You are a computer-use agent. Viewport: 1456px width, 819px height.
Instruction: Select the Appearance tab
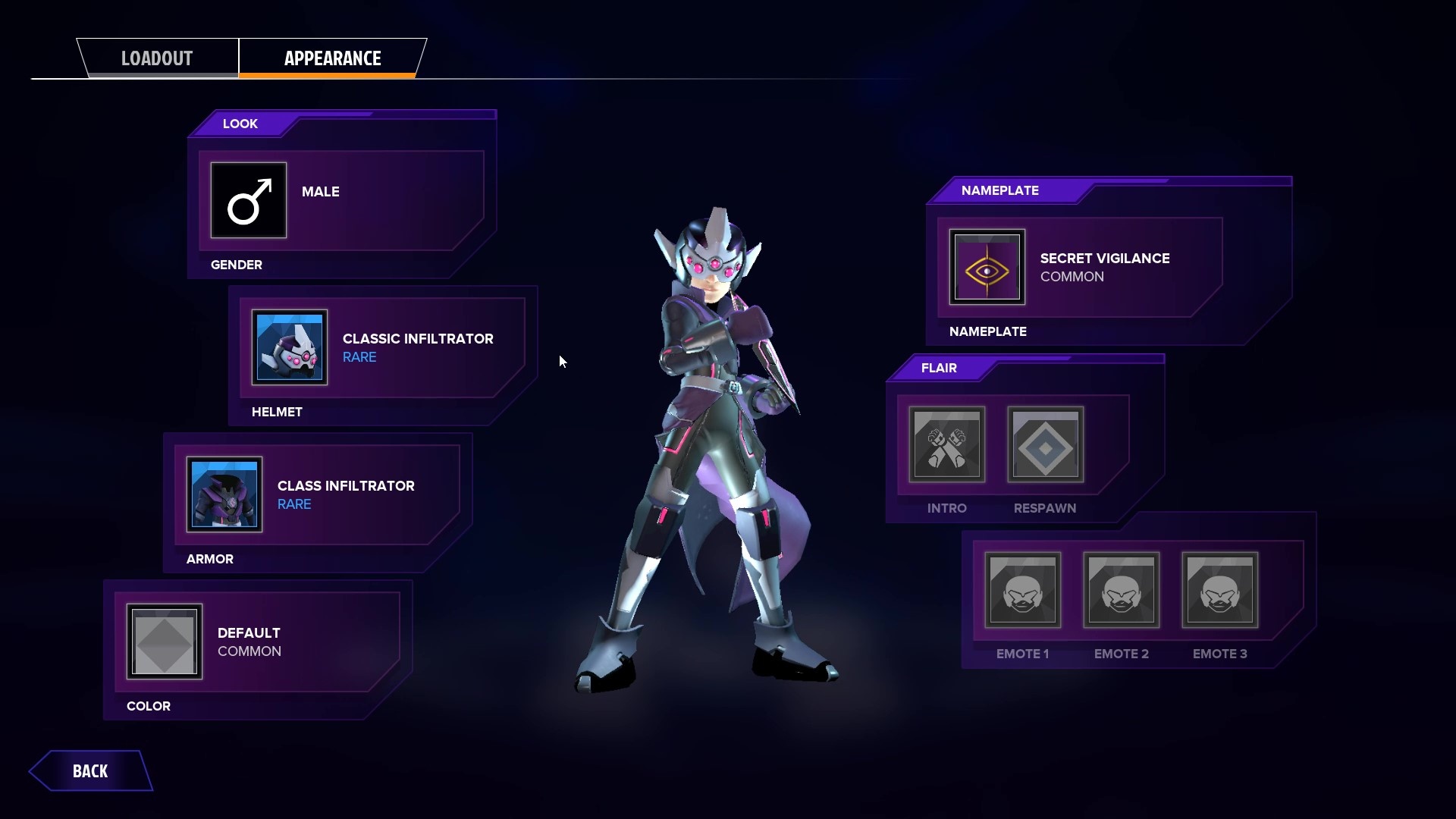click(x=332, y=58)
